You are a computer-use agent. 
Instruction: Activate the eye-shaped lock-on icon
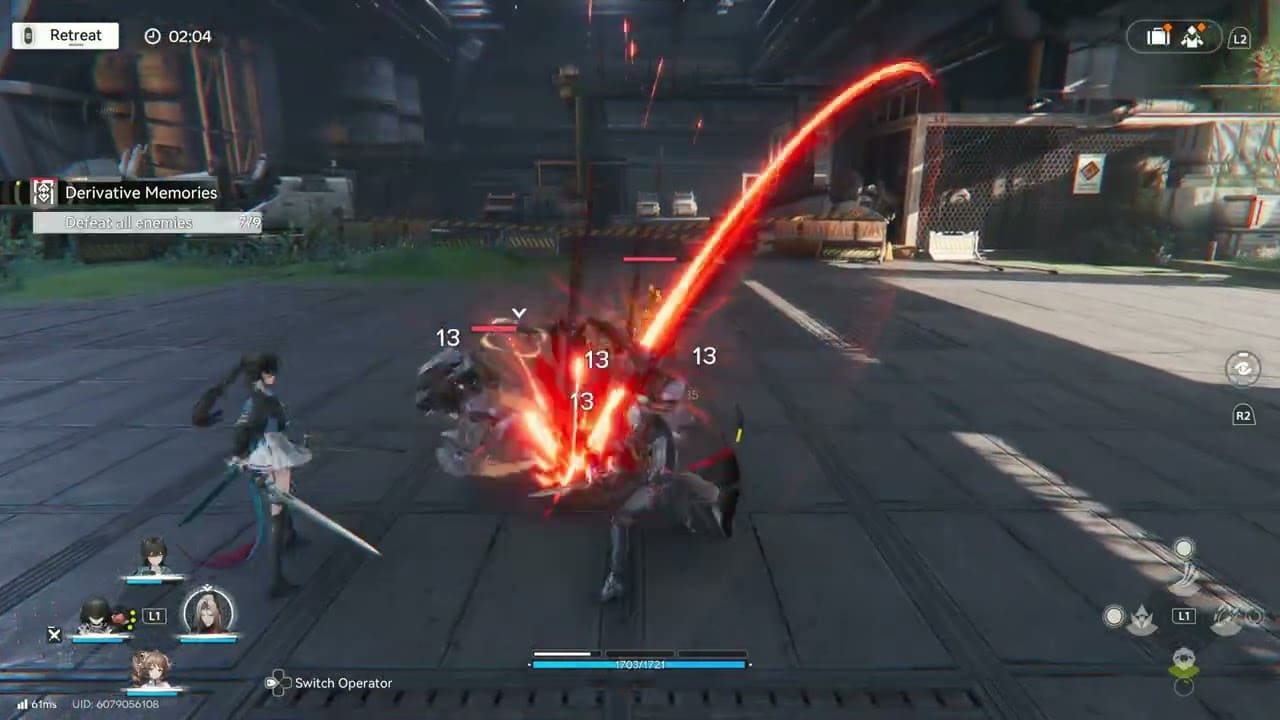click(x=1242, y=368)
